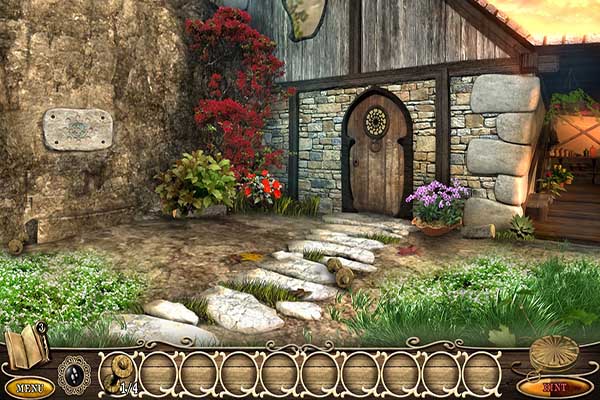The width and height of the screenshot is (600, 400).
Task: Open the round compass map icon
Action: pos(554,351)
